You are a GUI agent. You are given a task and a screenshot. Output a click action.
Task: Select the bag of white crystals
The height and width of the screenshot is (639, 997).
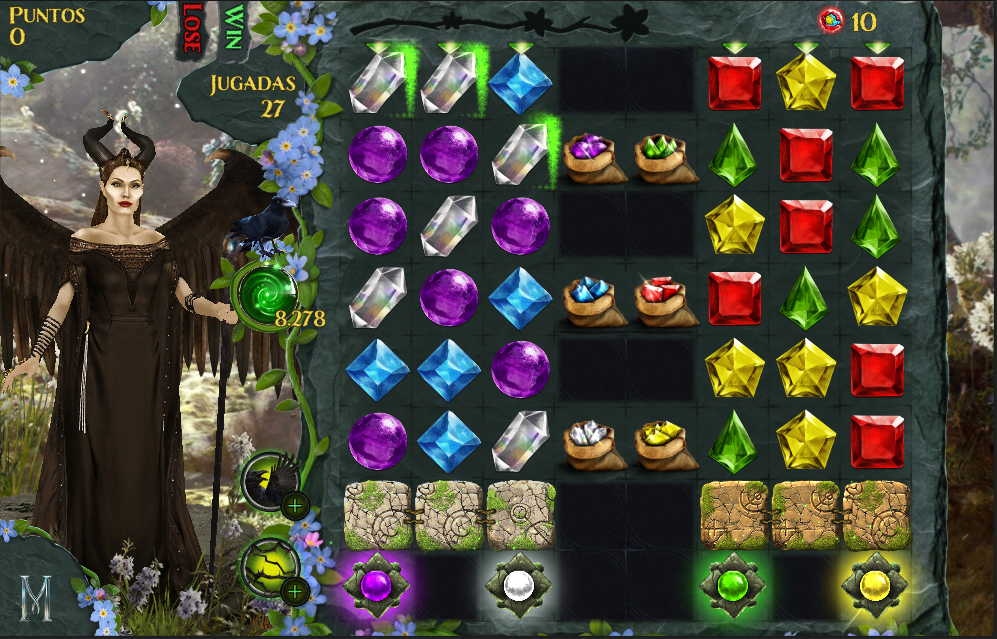click(x=595, y=443)
